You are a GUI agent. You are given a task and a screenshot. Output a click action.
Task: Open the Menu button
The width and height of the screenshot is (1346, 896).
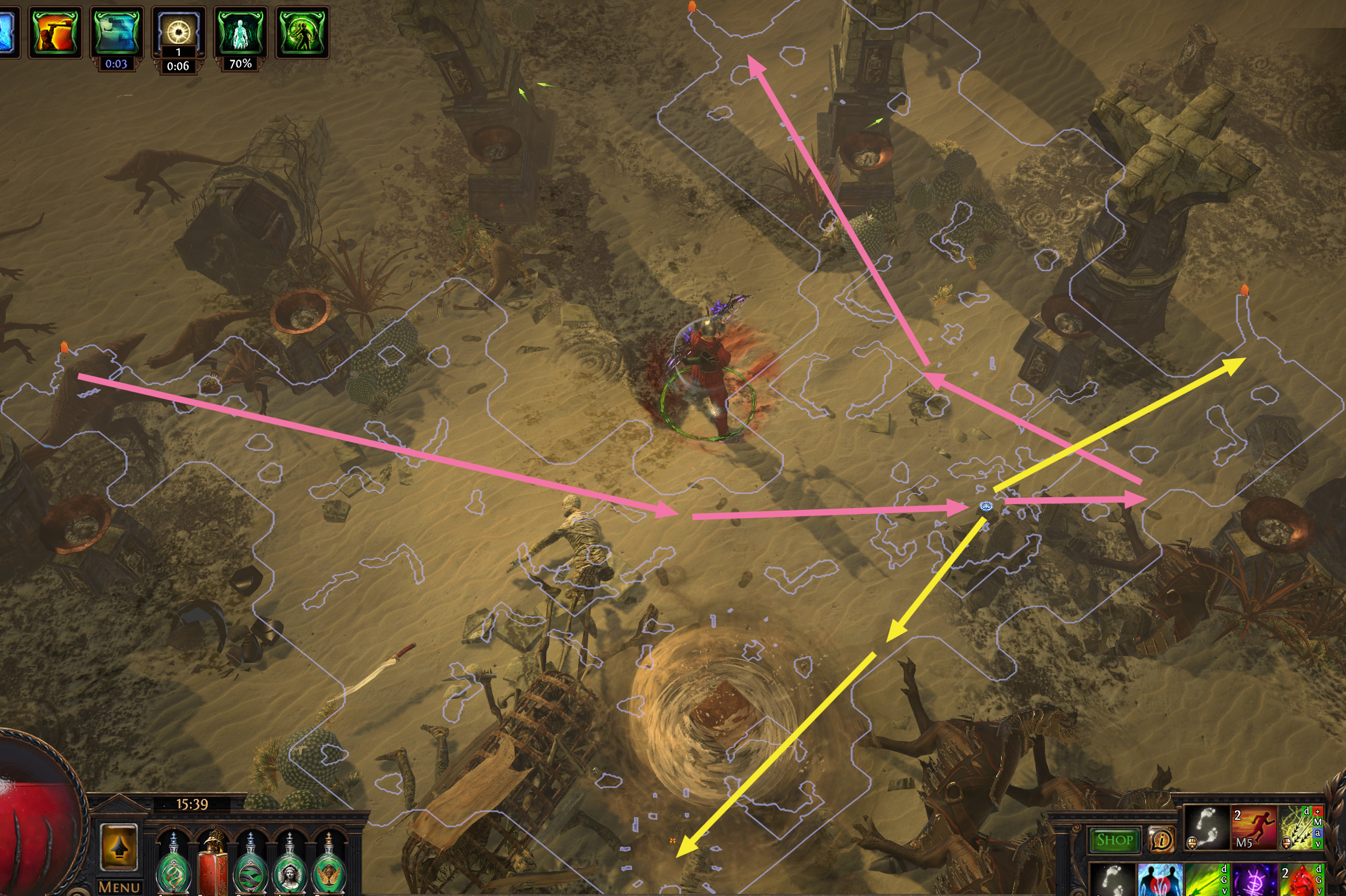point(119,886)
